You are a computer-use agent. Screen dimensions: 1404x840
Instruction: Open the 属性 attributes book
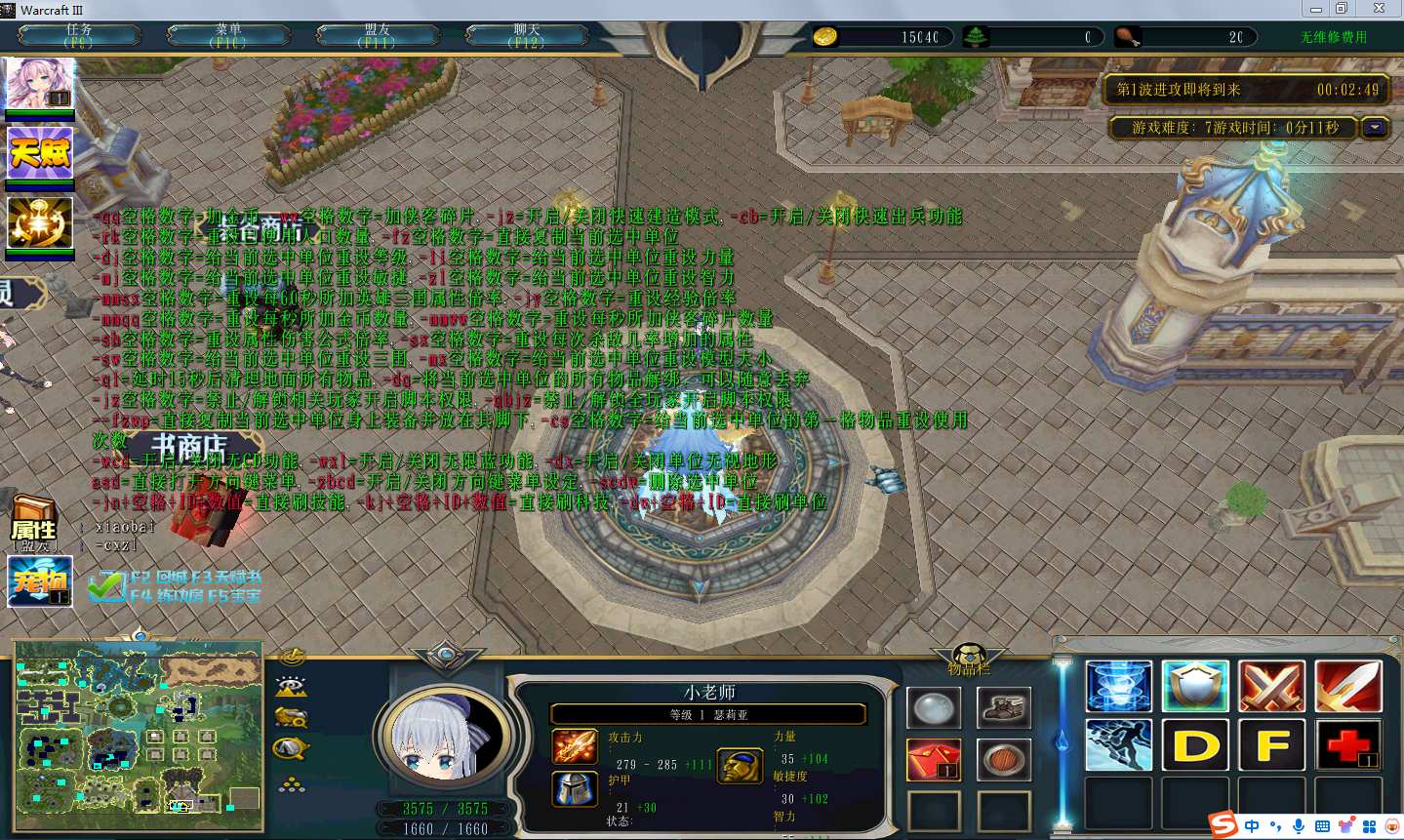[x=34, y=523]
